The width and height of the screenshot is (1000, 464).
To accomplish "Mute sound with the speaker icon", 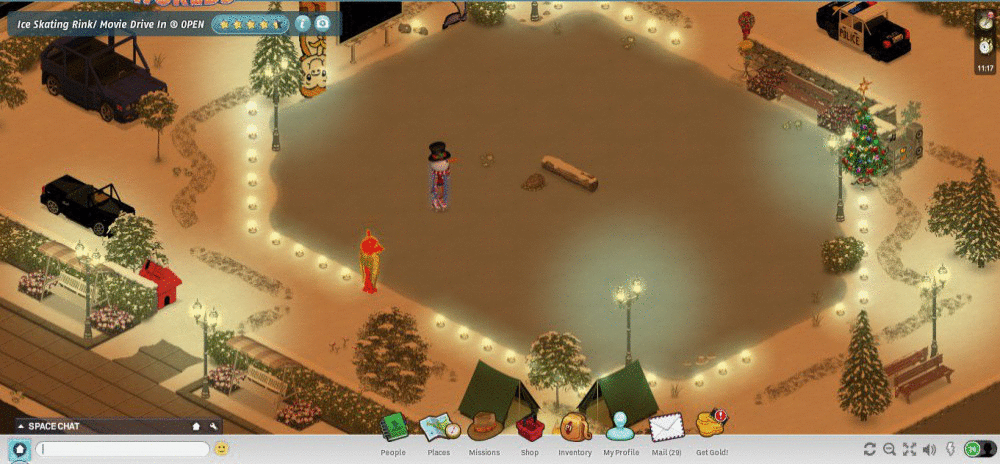I will 929,449.
